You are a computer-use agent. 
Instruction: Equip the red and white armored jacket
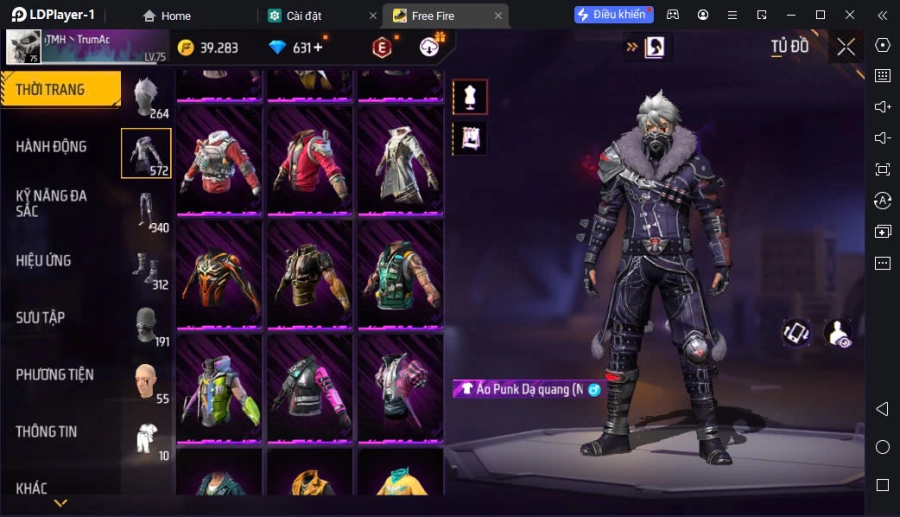(x=219, y=160)
